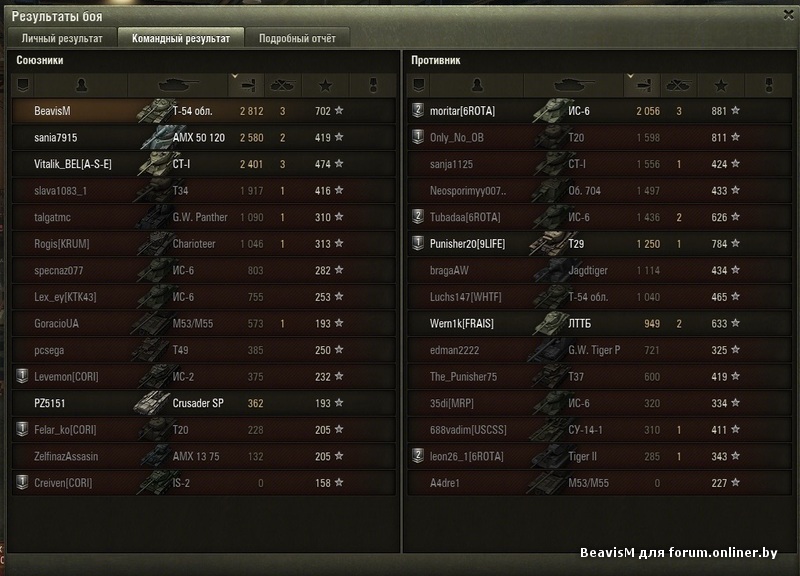Viewport: 800px width, 576px height.
Task: Switch to the Личный результат tab
Action: [x=62, y=39]
